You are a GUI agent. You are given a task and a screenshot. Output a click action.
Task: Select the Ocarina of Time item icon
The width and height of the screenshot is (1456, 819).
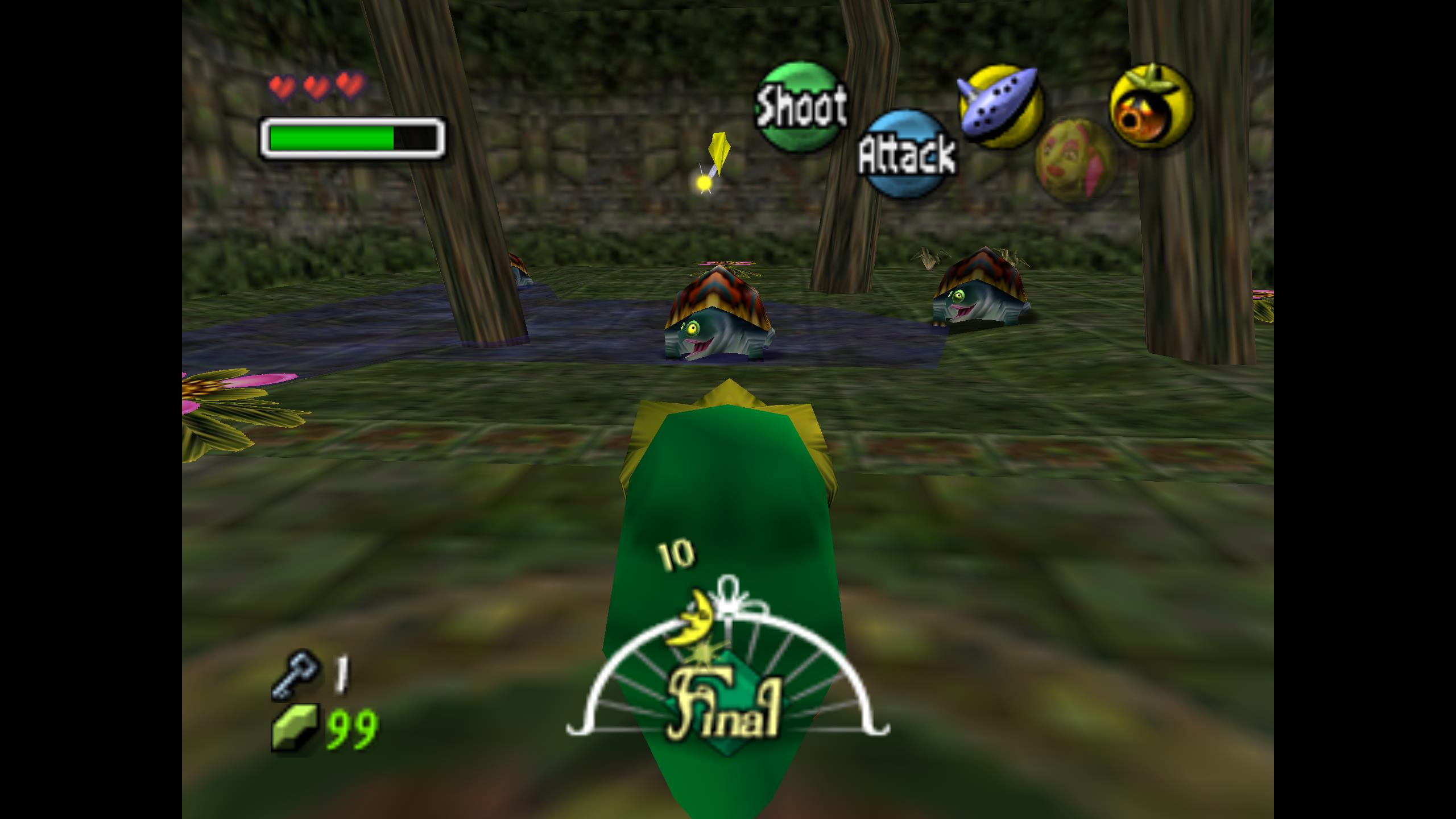1000,106
